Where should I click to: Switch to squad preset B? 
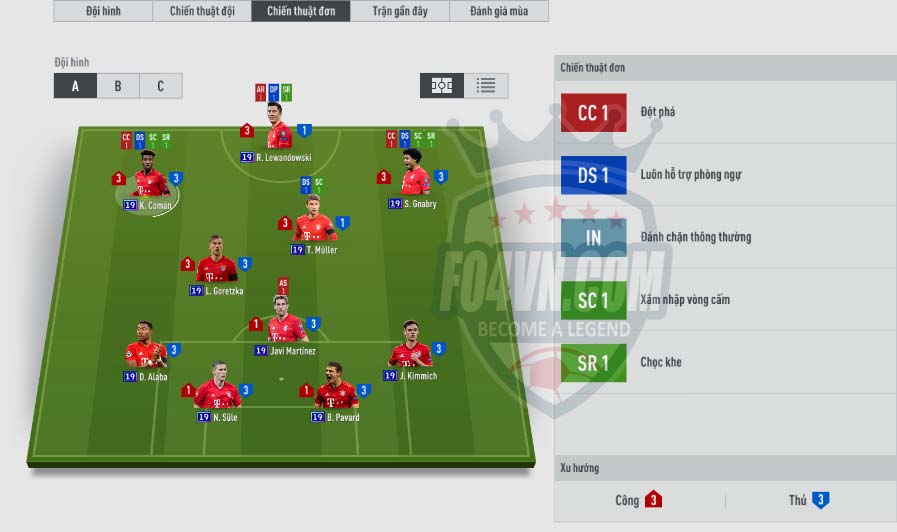pyautogui.click(x=118, y=86)
